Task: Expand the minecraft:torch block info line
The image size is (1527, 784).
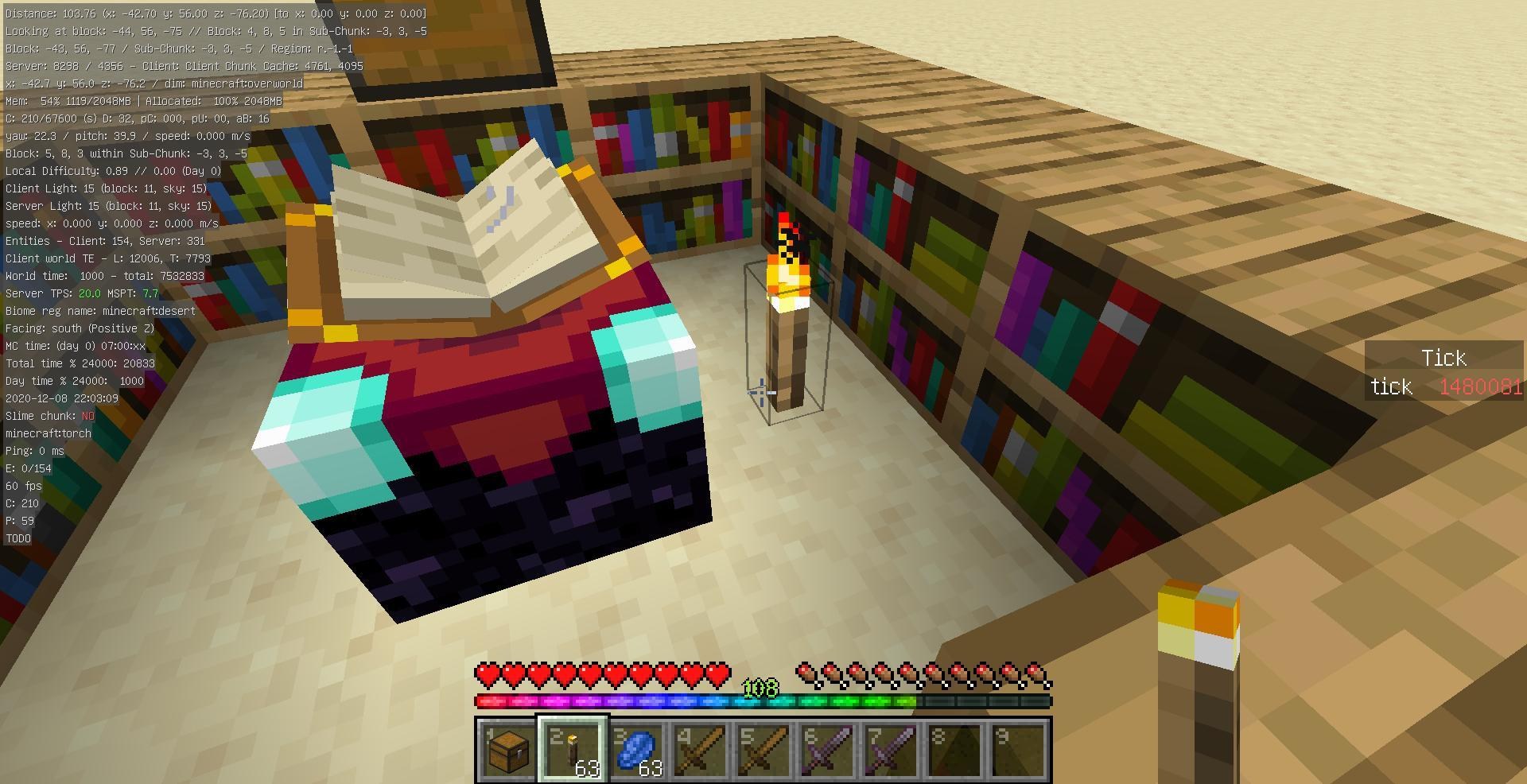Action: point(48,433)
